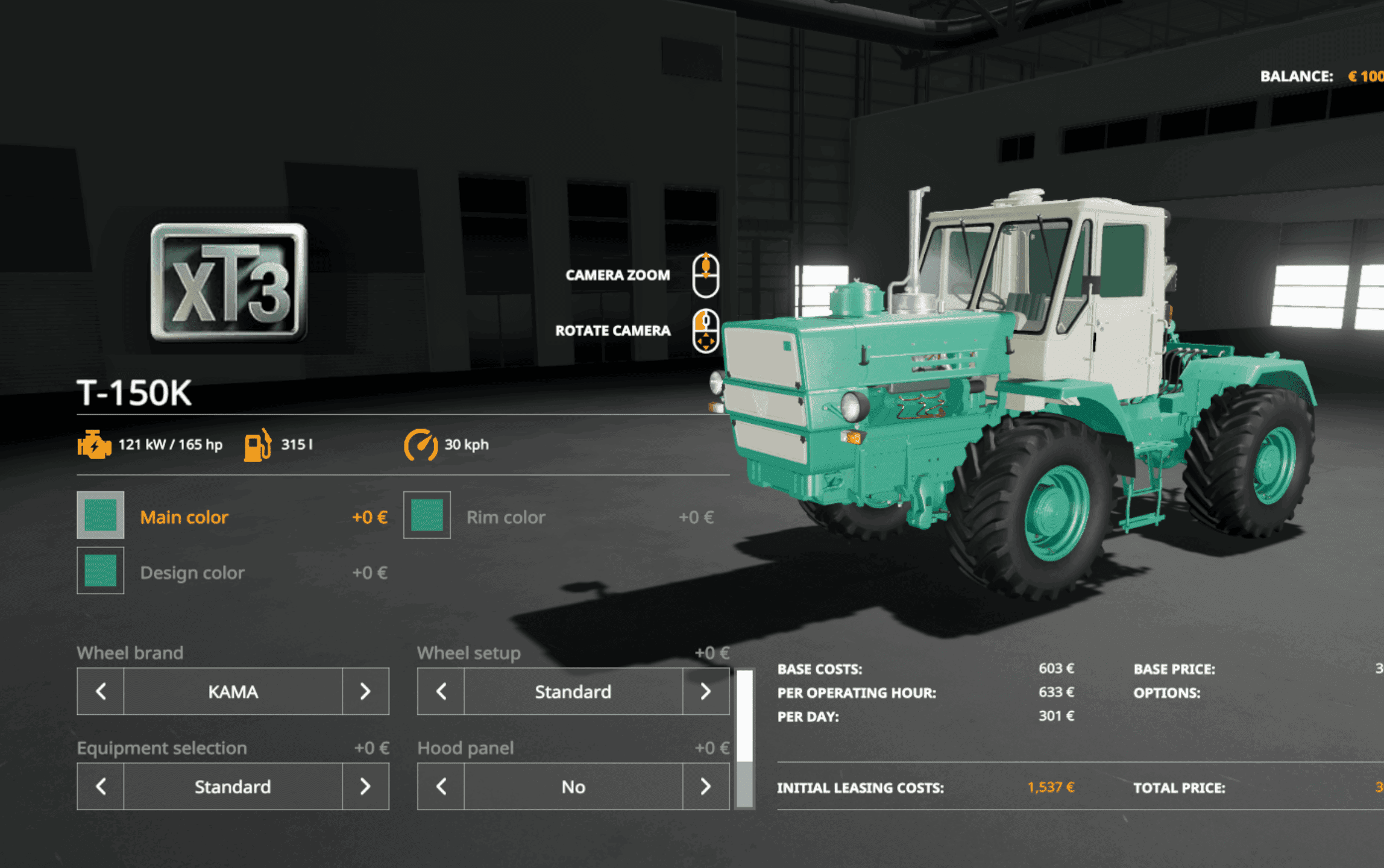Switch to next Wheel brand after KAMA
Image resolution: width=1384 pixels, height=868 pixels.
point(365,691)
